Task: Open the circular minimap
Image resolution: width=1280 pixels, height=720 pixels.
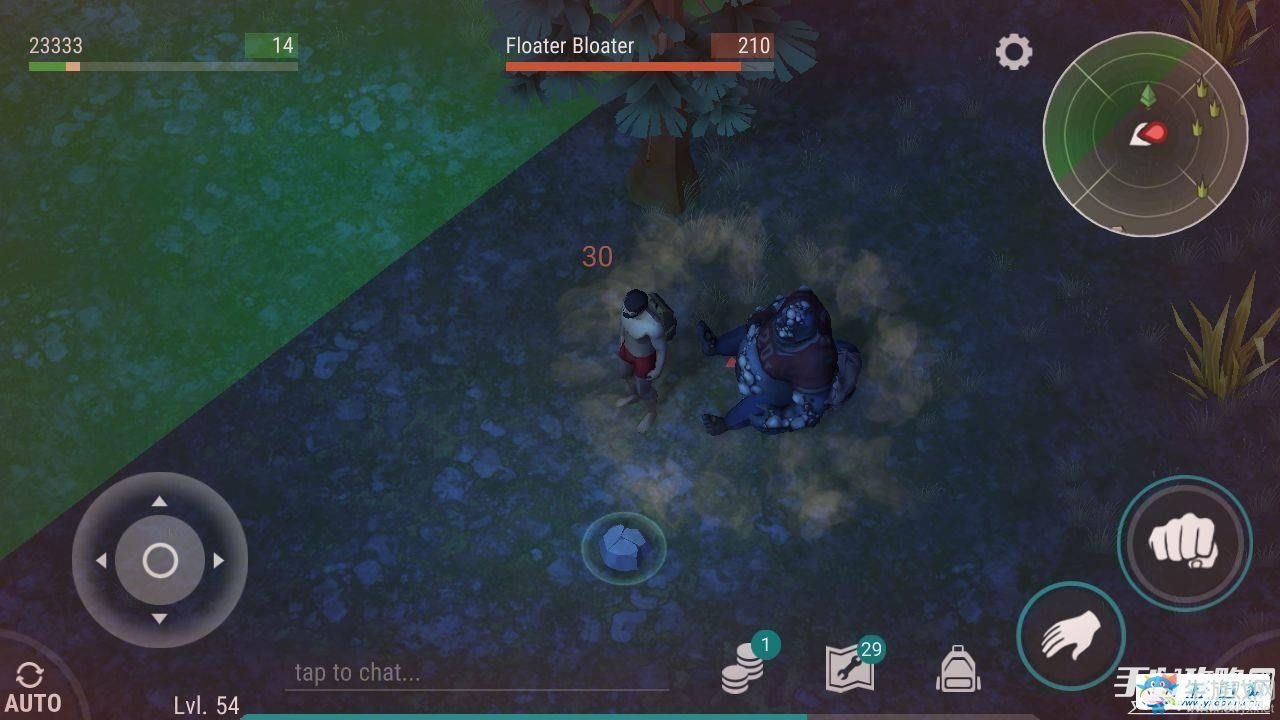Action: [x=1144, y=133]
